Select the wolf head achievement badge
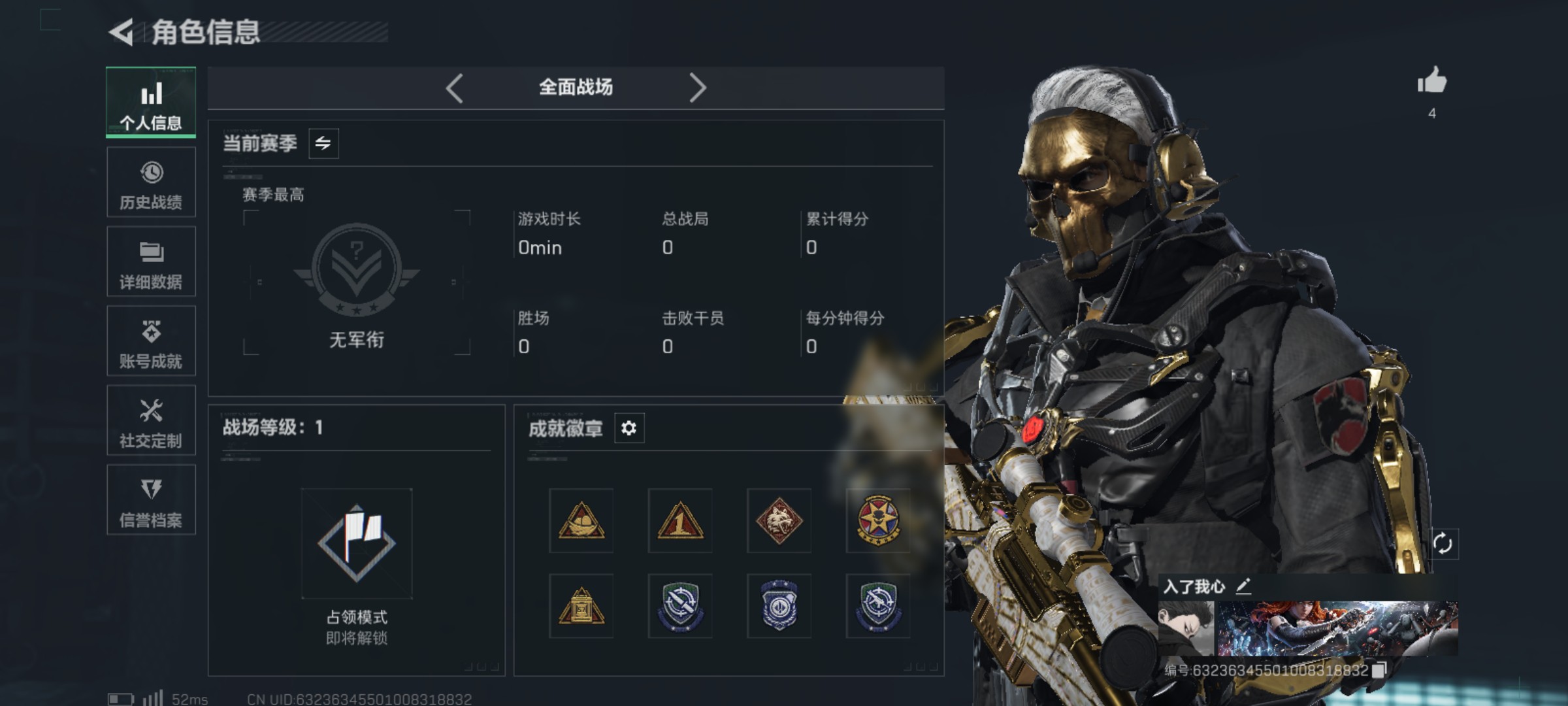The width and height of the screenshot is (1568, 706). coord(779,521)
